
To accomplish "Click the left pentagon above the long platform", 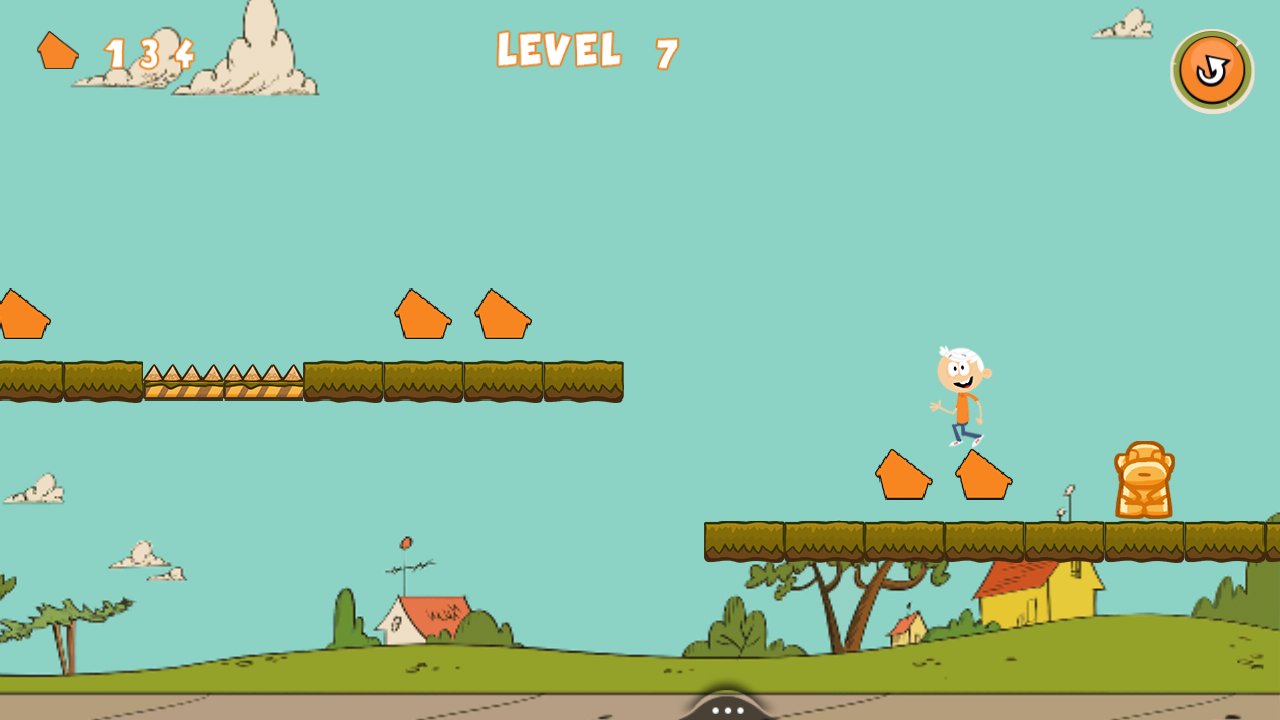I will 18,312.
